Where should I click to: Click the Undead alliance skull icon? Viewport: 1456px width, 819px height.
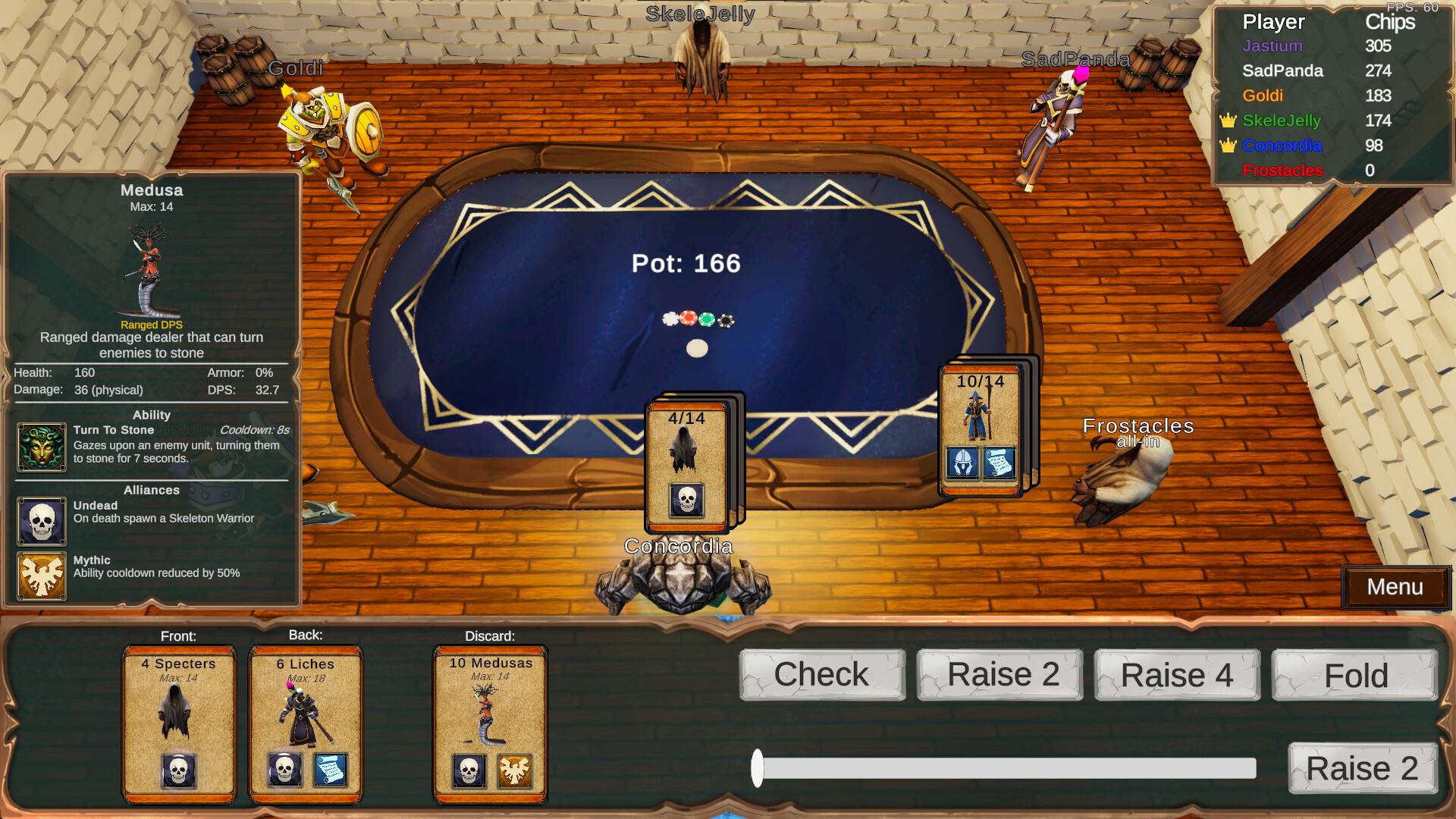coord(42,522)
